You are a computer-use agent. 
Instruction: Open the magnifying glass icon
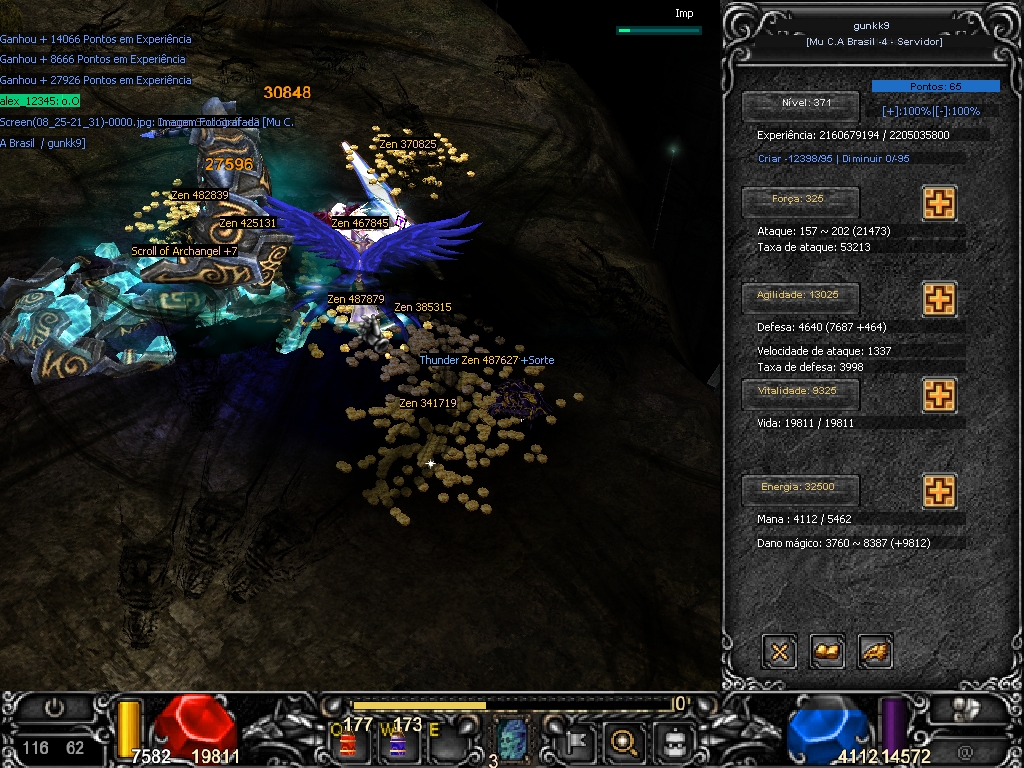624,741
